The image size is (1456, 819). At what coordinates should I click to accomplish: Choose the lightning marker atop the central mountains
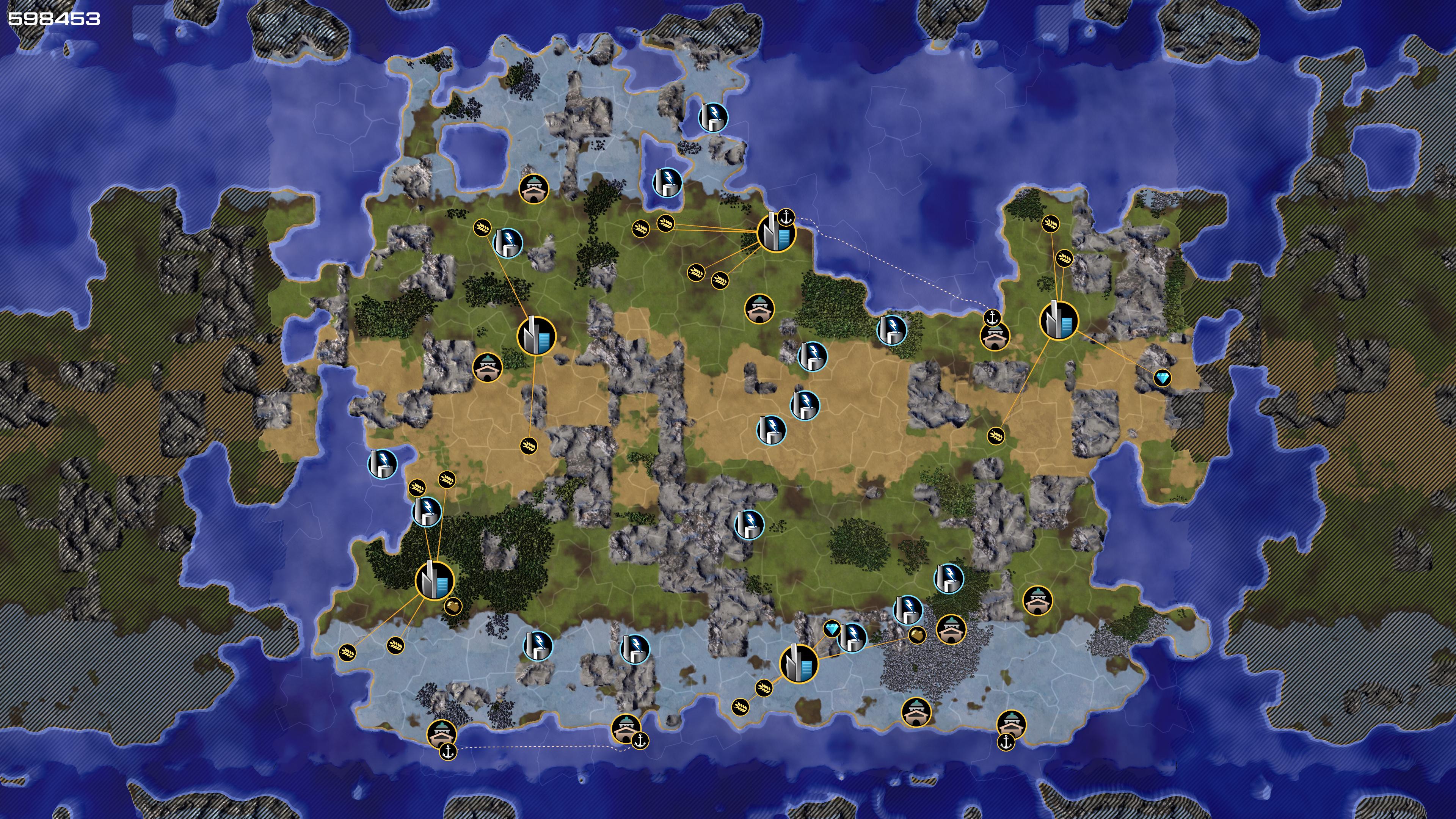coord(749,524)
